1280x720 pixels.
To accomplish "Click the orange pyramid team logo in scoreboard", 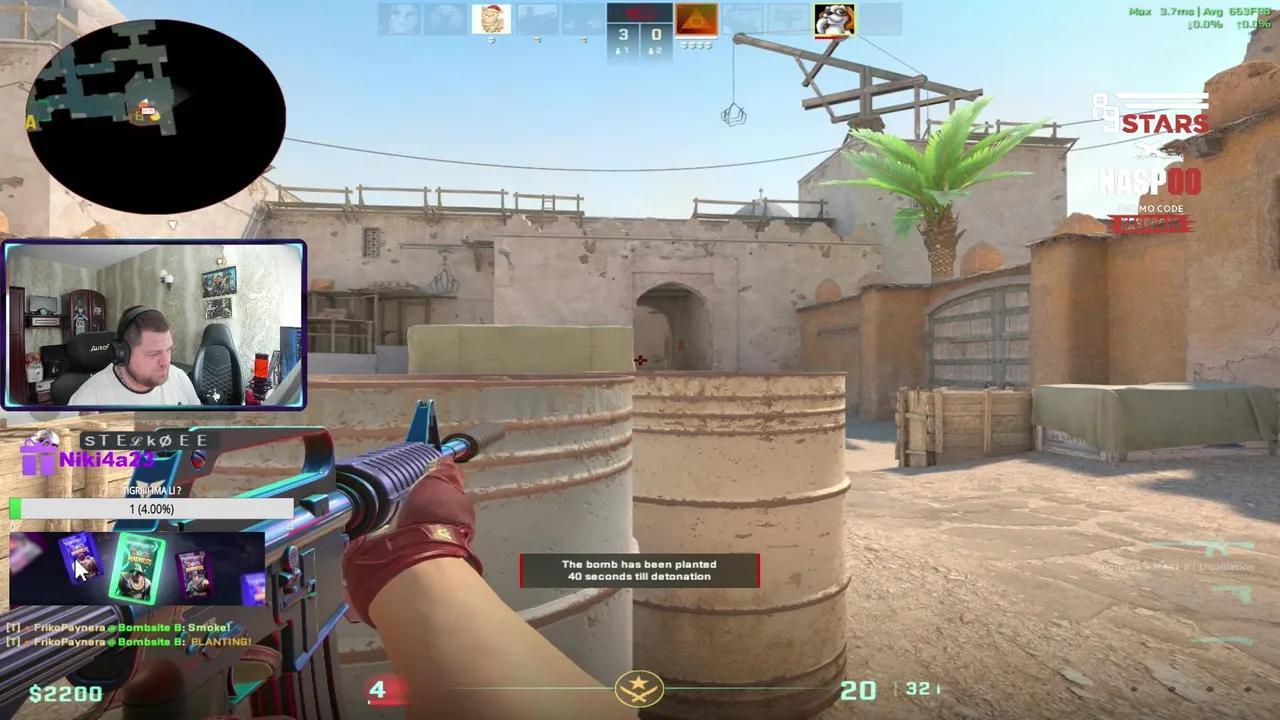I will point(697,19).
